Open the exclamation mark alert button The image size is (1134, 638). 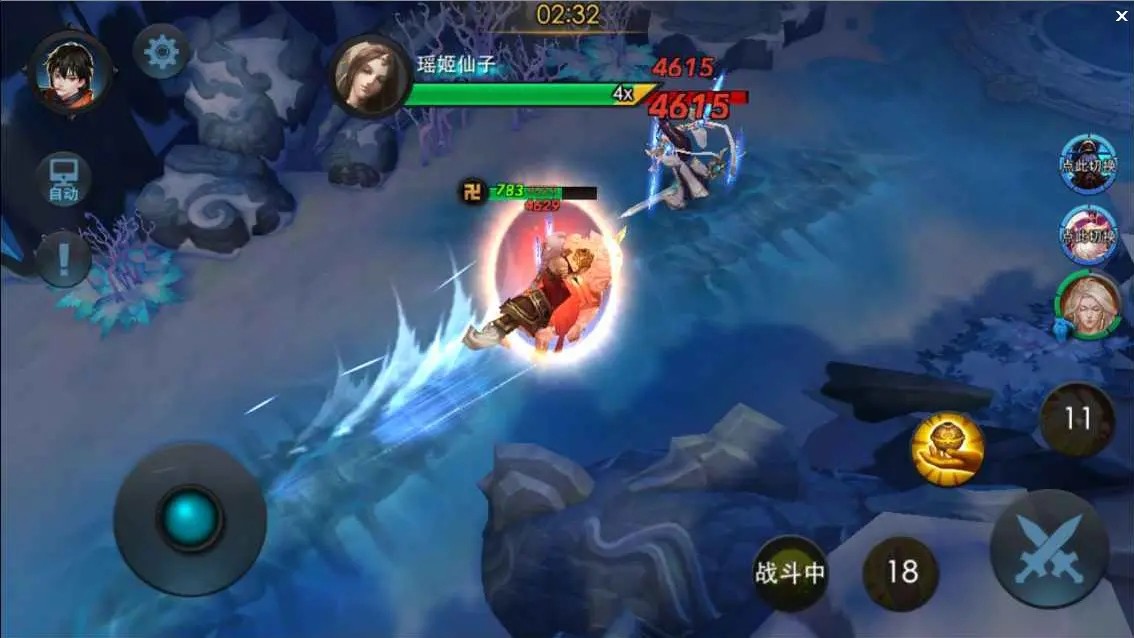pos(63,260)
